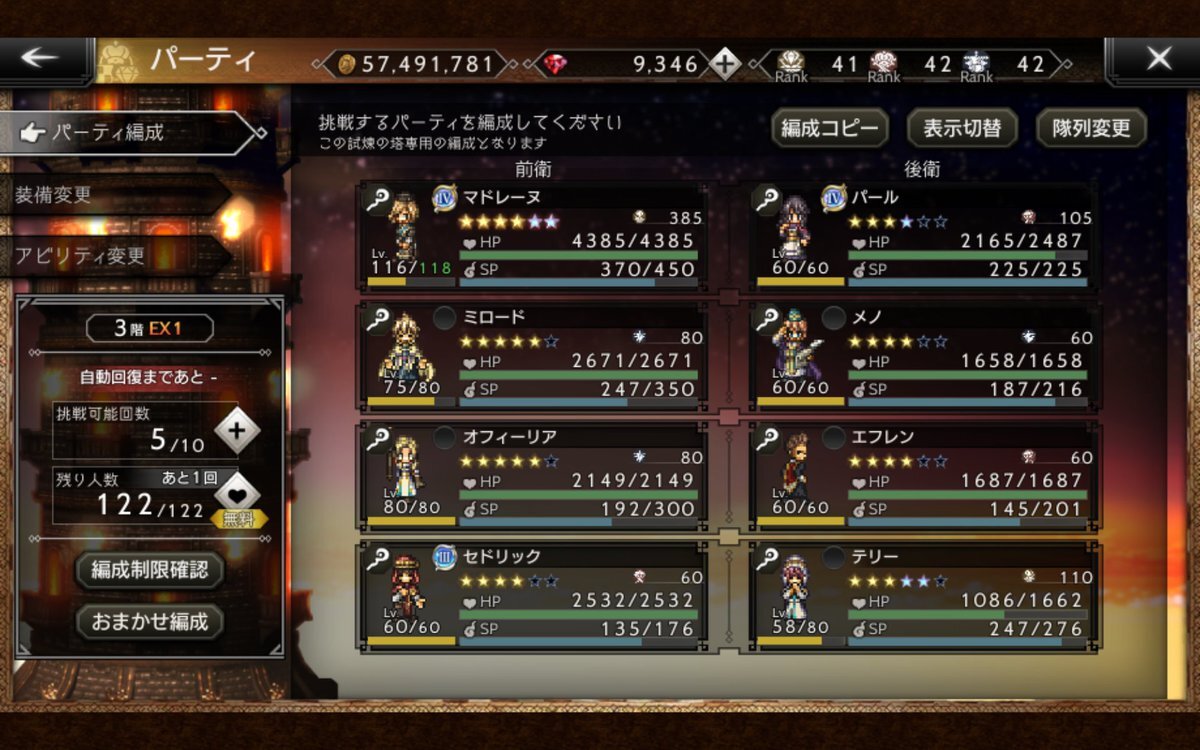Use the free heart recovery button
1200x750 pixels.
click(237, 496)
